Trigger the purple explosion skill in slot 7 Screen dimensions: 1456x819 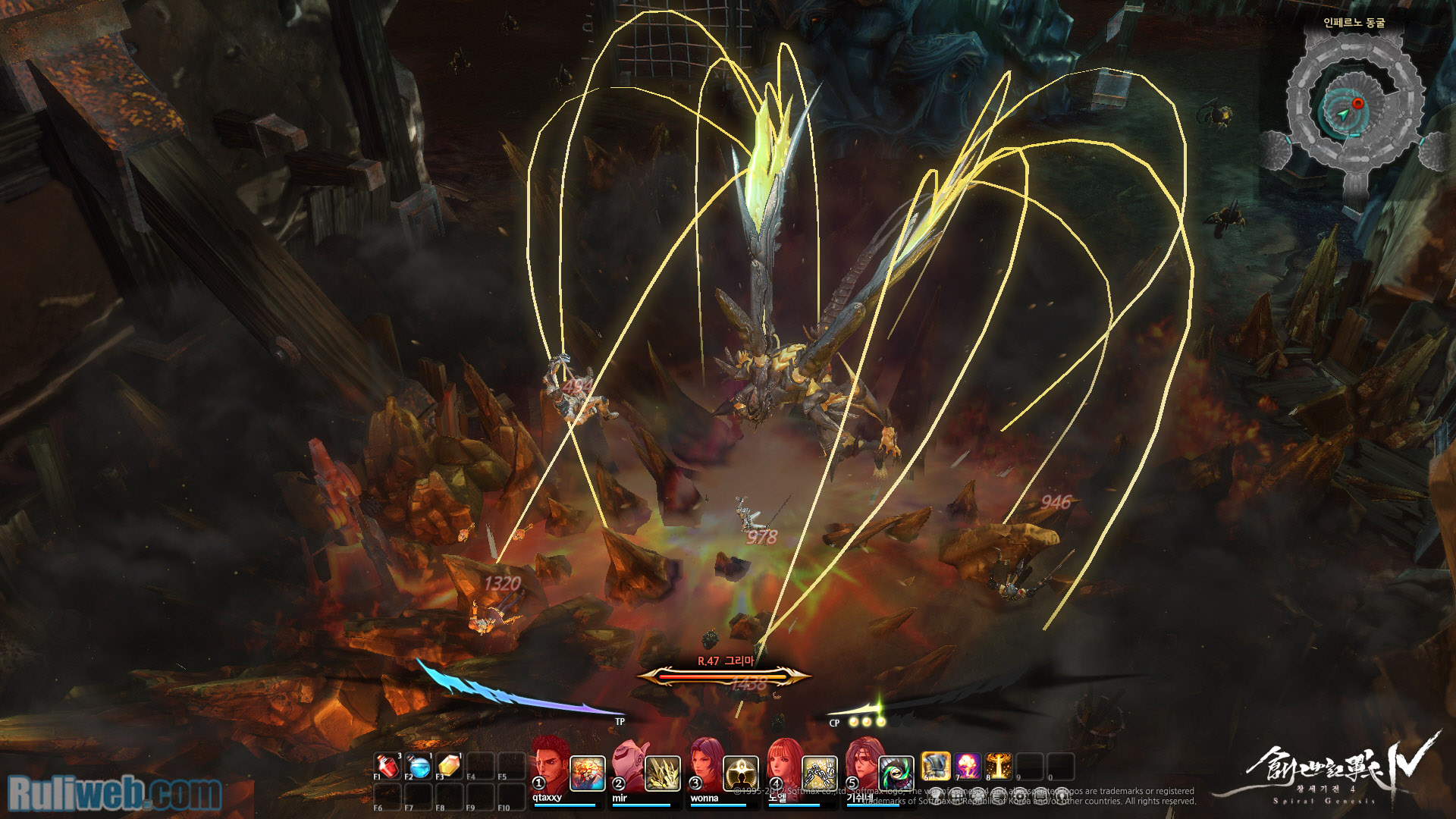(x=968, y=767)
